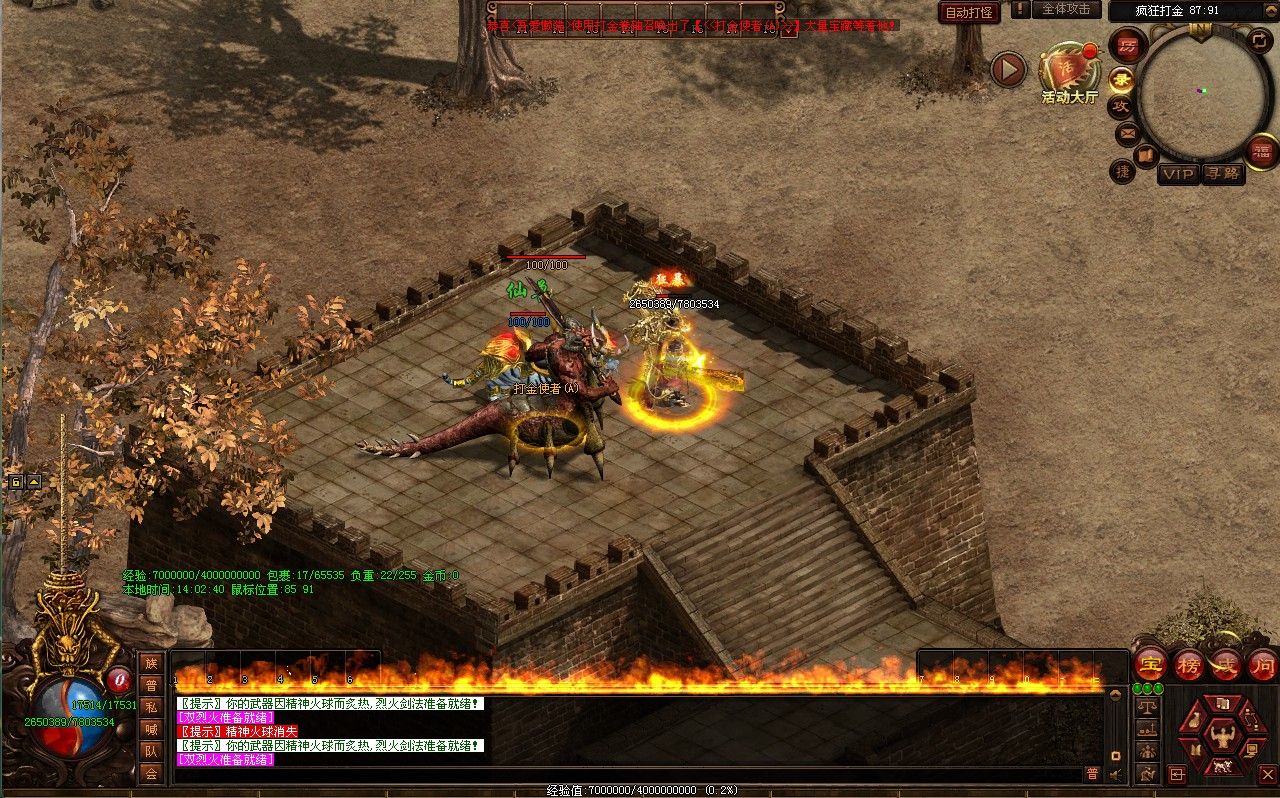The width and height of the screenshot is (1280, 798).
Task: Toggle the minimap swap arrows button
Action: click(x=1259, y=41)
